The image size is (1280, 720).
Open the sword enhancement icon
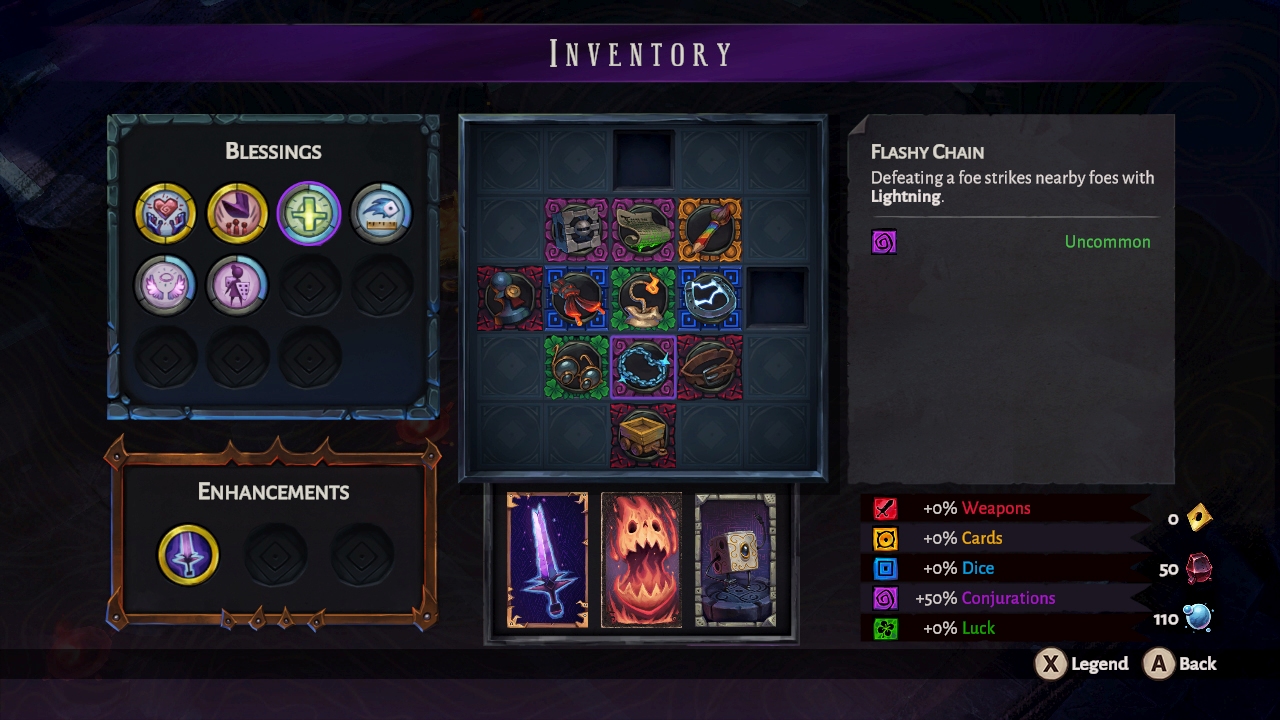tap(190, 555)
